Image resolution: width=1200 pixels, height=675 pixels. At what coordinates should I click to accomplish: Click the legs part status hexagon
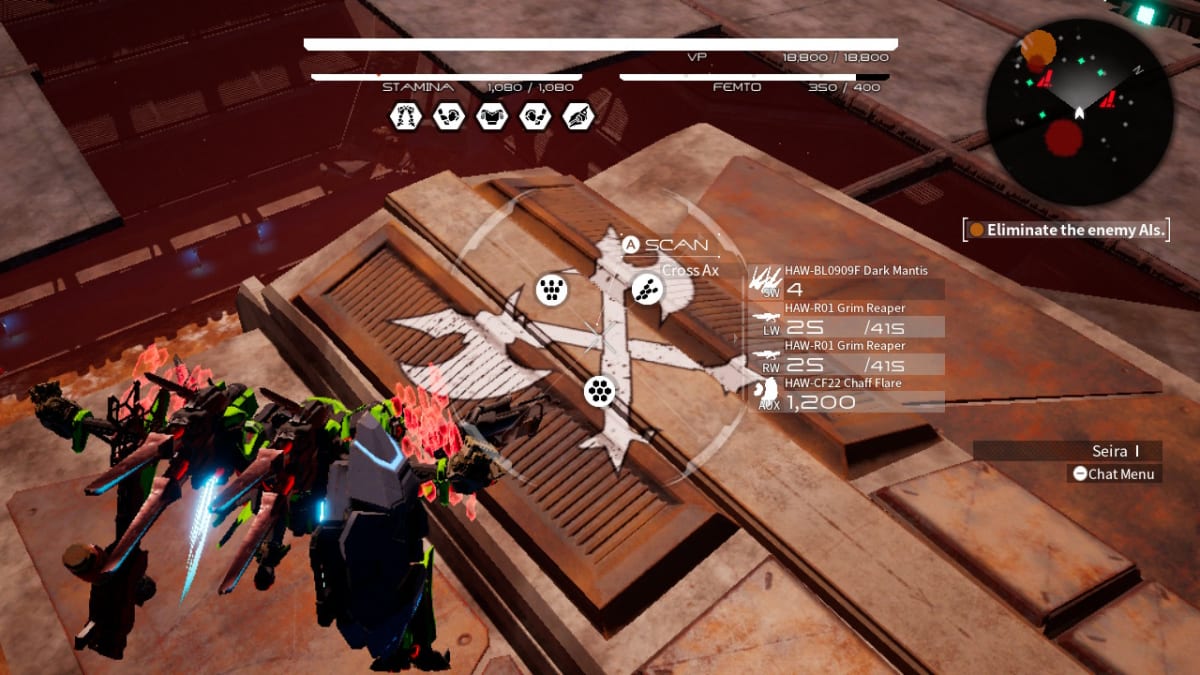(x=405, y=117)
